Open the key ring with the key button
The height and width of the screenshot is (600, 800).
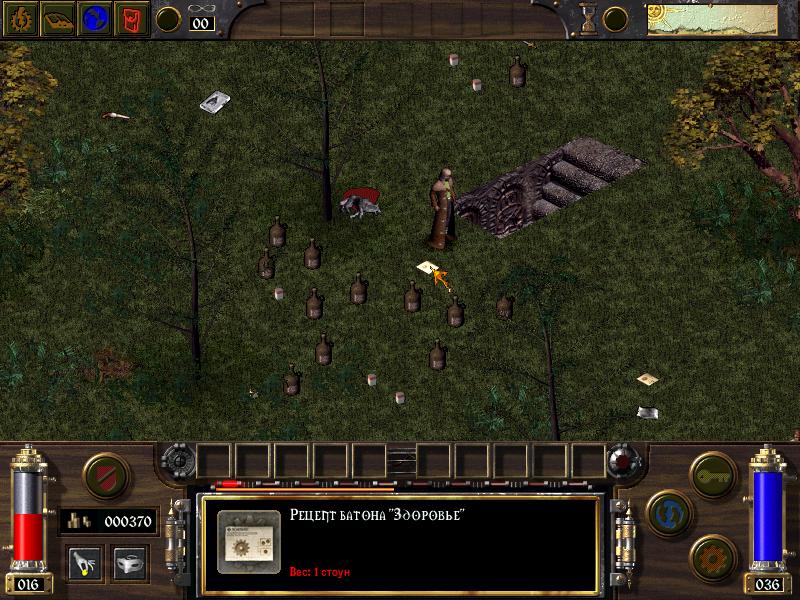coord(713,470)
